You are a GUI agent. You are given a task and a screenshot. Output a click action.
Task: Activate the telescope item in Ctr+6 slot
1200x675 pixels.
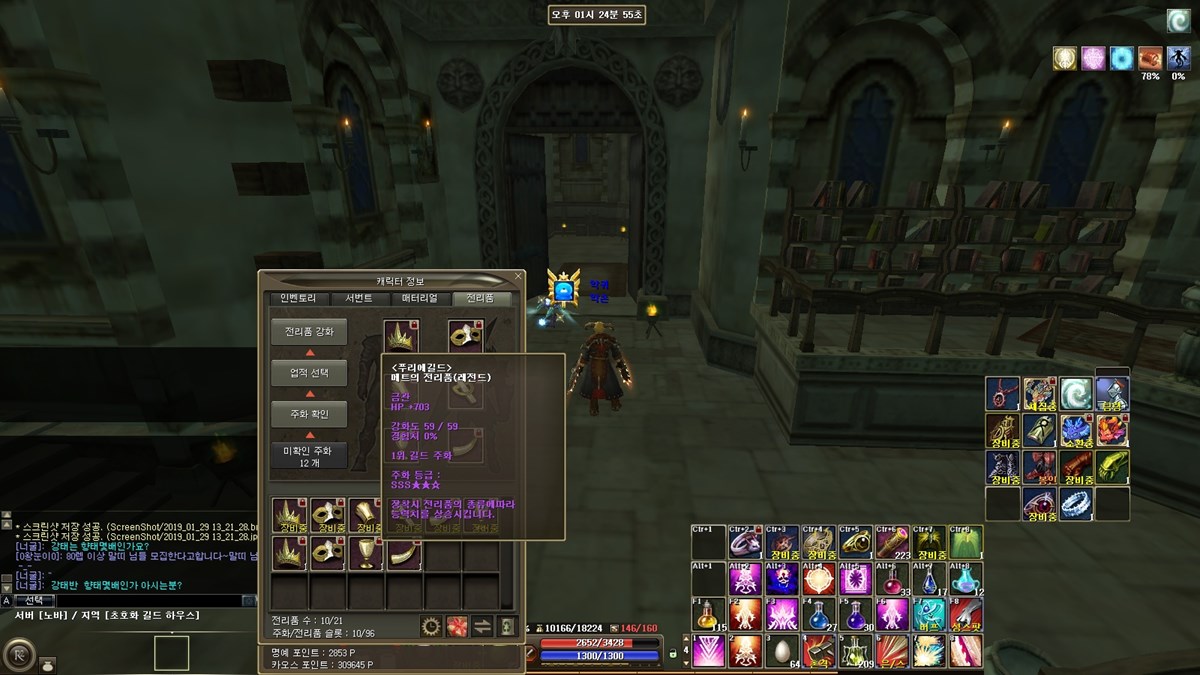(892, 542)
